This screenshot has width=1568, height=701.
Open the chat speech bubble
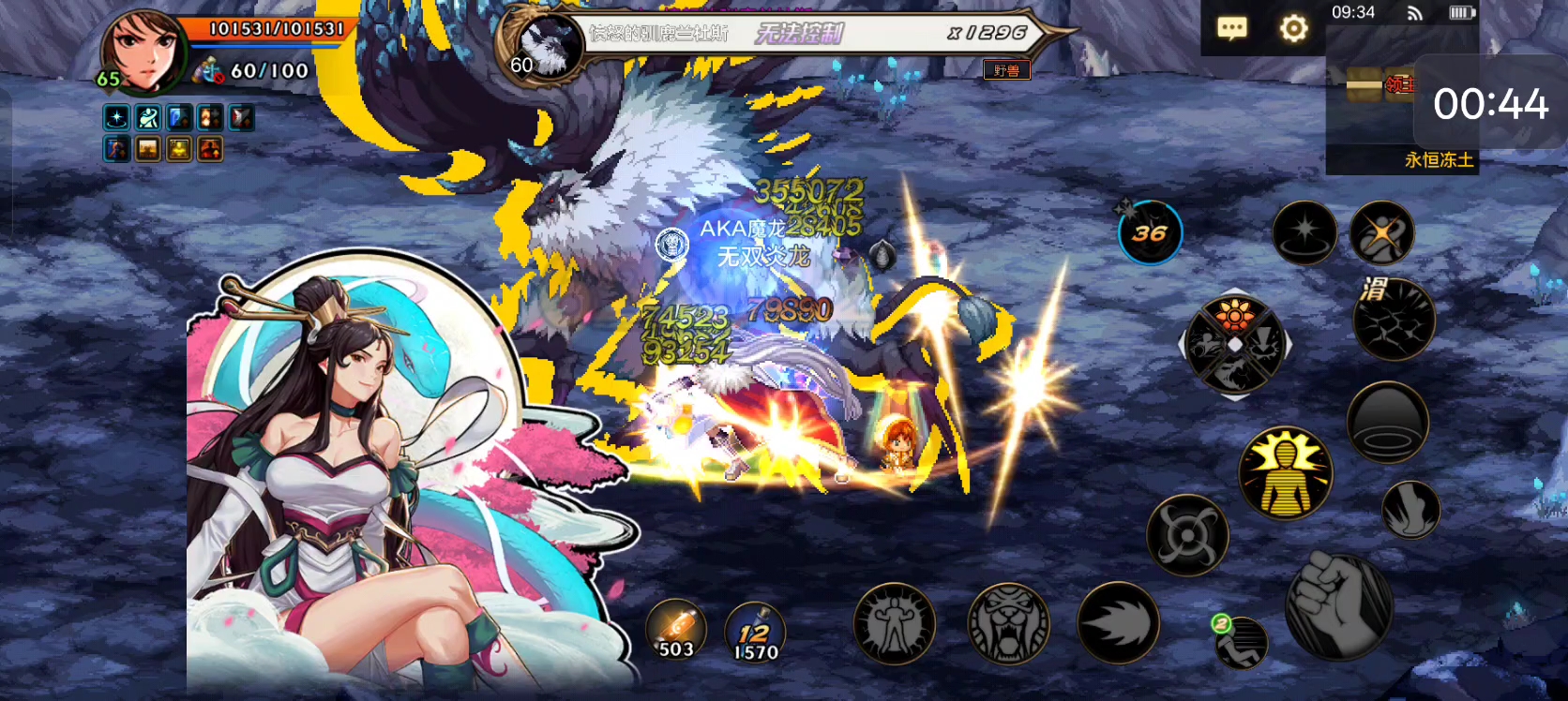click(1231, 28)
